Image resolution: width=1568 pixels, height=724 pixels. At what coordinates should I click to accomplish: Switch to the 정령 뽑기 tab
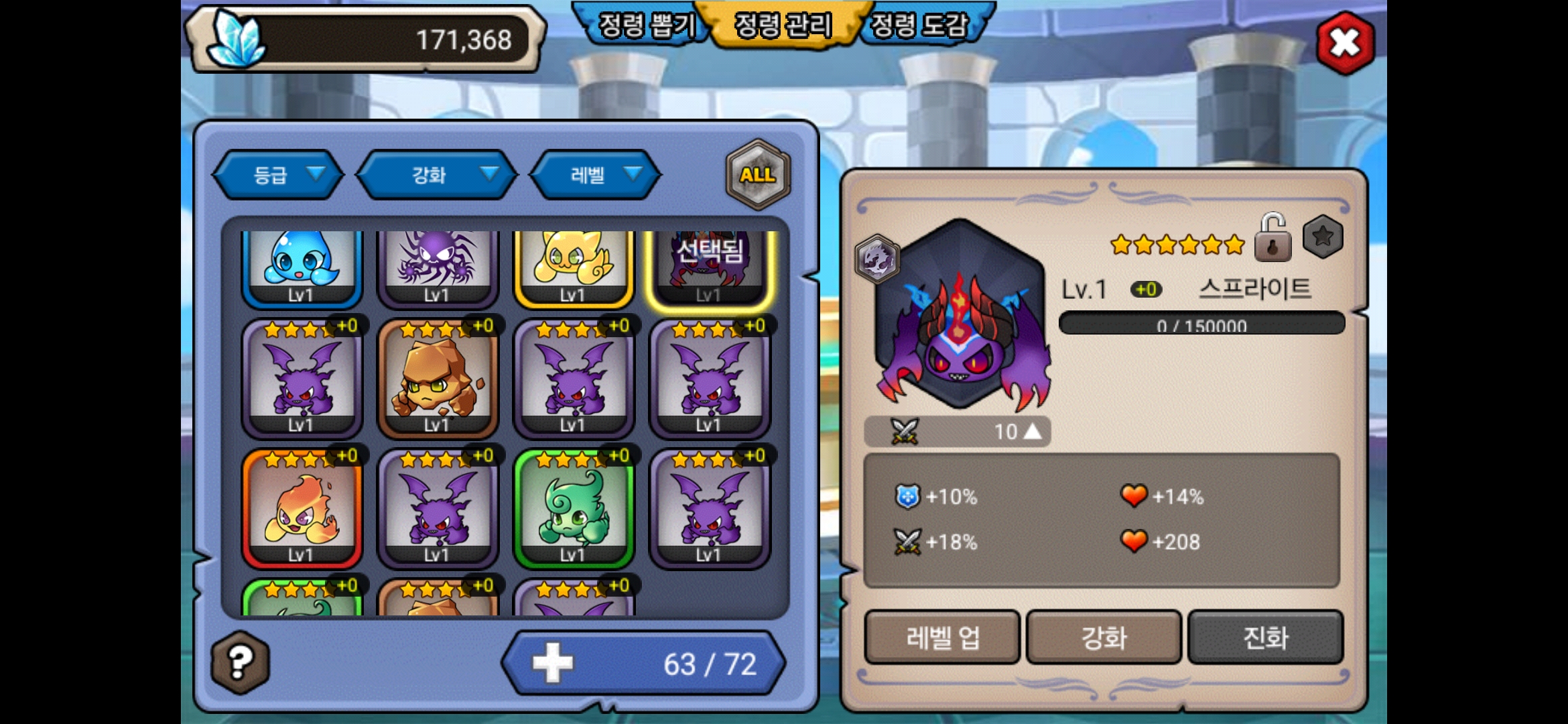point(645,25)
